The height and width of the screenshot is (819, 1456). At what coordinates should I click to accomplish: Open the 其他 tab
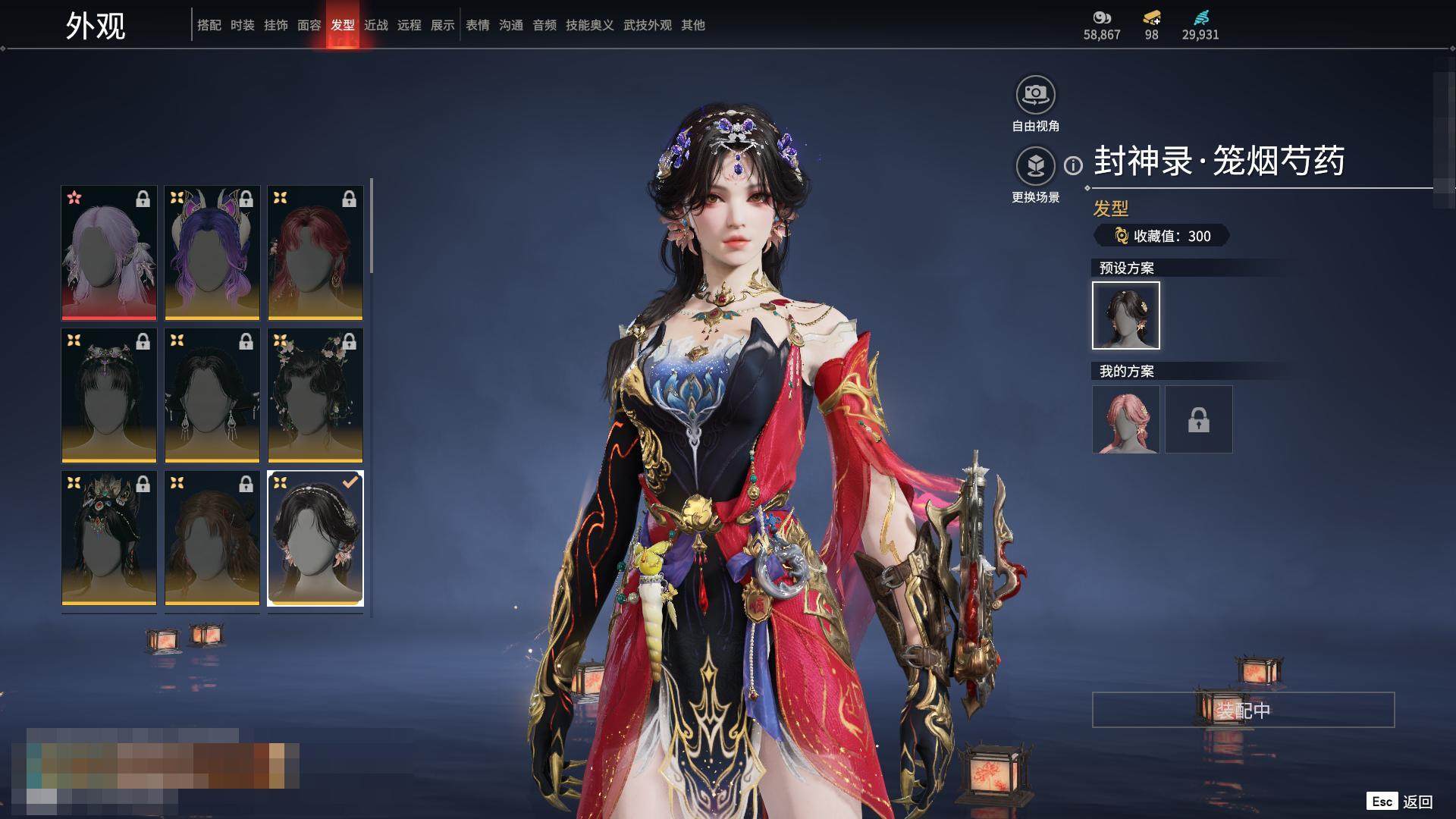click(x=693, y=25)
